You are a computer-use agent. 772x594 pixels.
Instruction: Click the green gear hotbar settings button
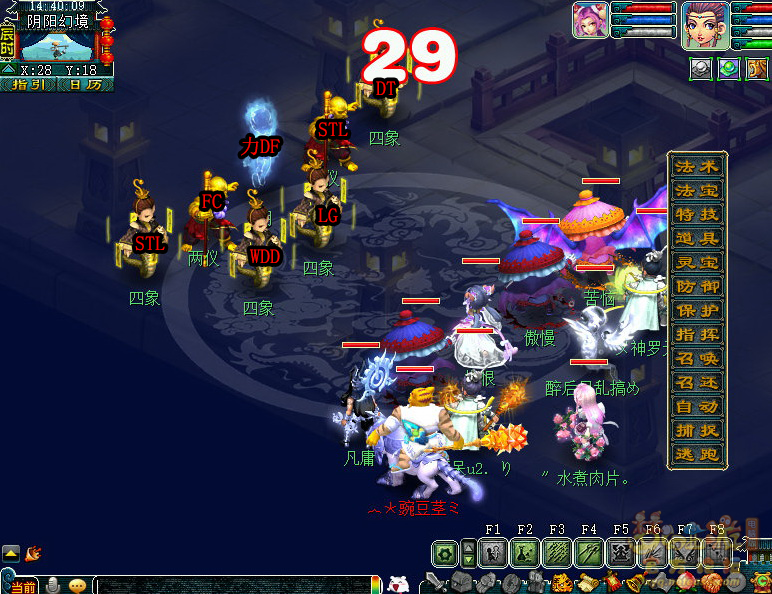point(446,553)
